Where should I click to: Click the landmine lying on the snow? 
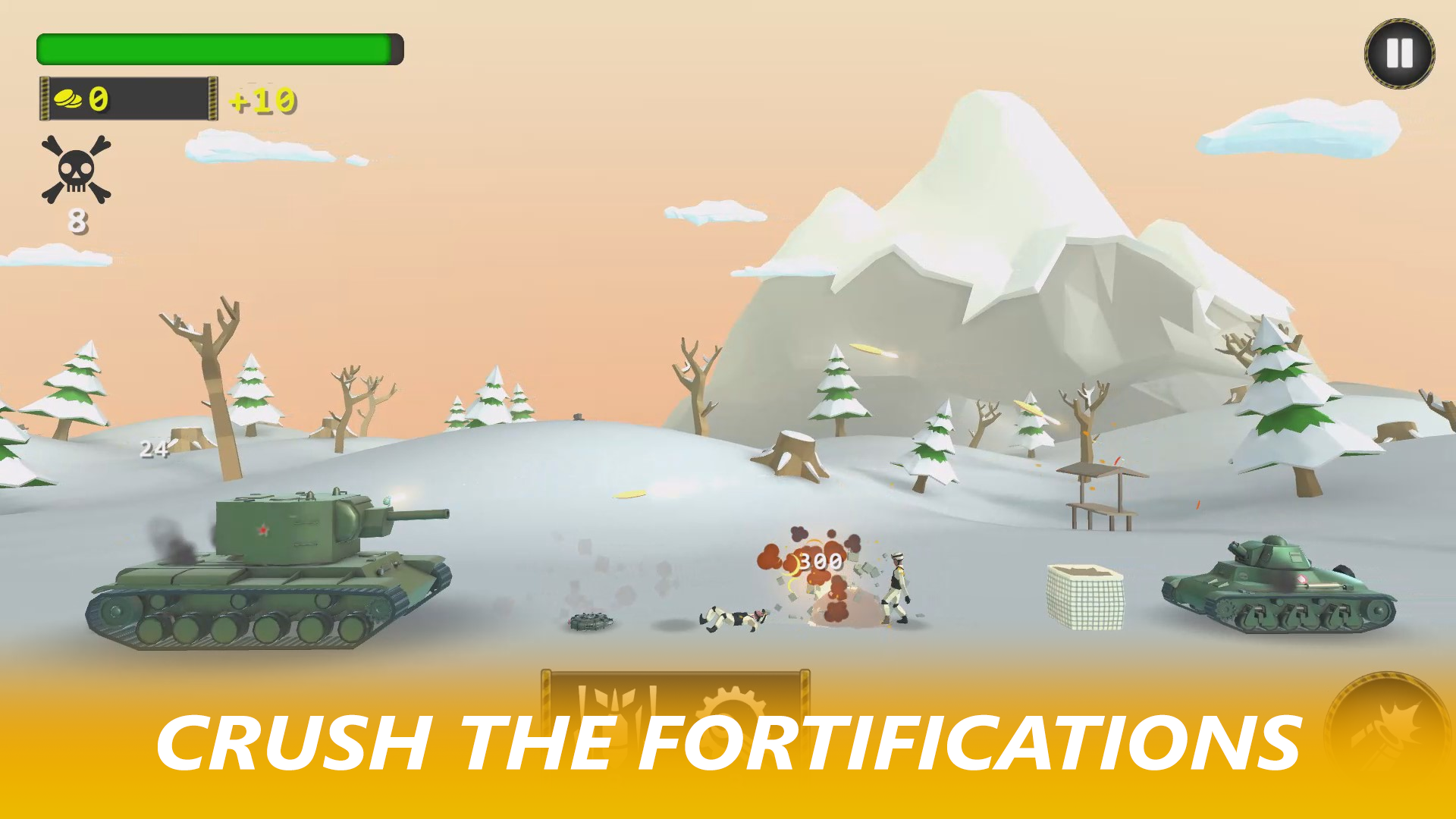coord(590,622)
